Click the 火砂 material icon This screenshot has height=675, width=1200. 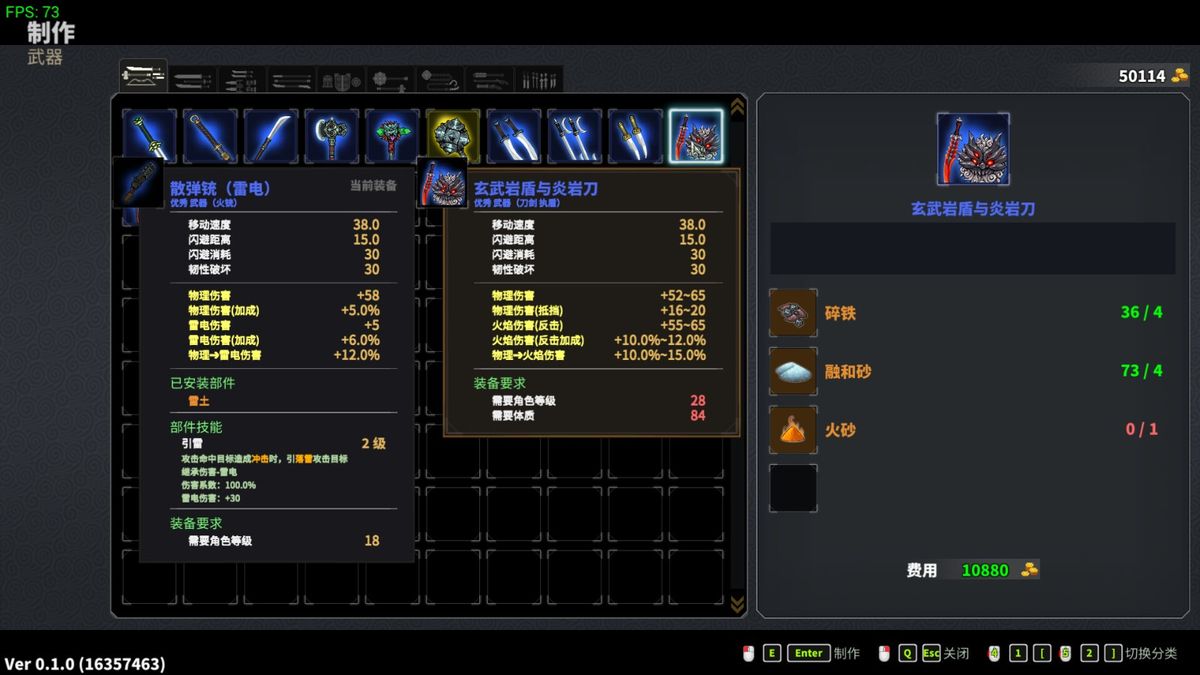click(793, 430)
